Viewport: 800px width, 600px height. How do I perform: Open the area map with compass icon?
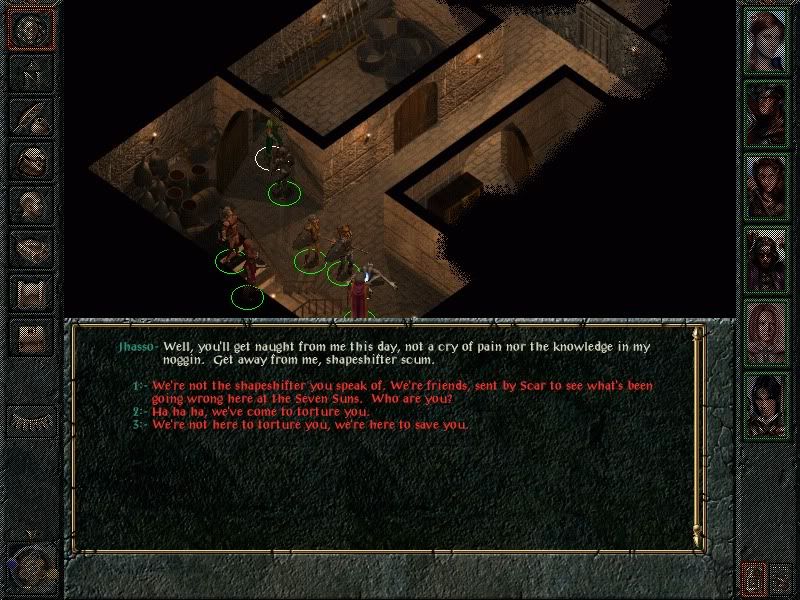pyautogui.click(x=30, y=74)
